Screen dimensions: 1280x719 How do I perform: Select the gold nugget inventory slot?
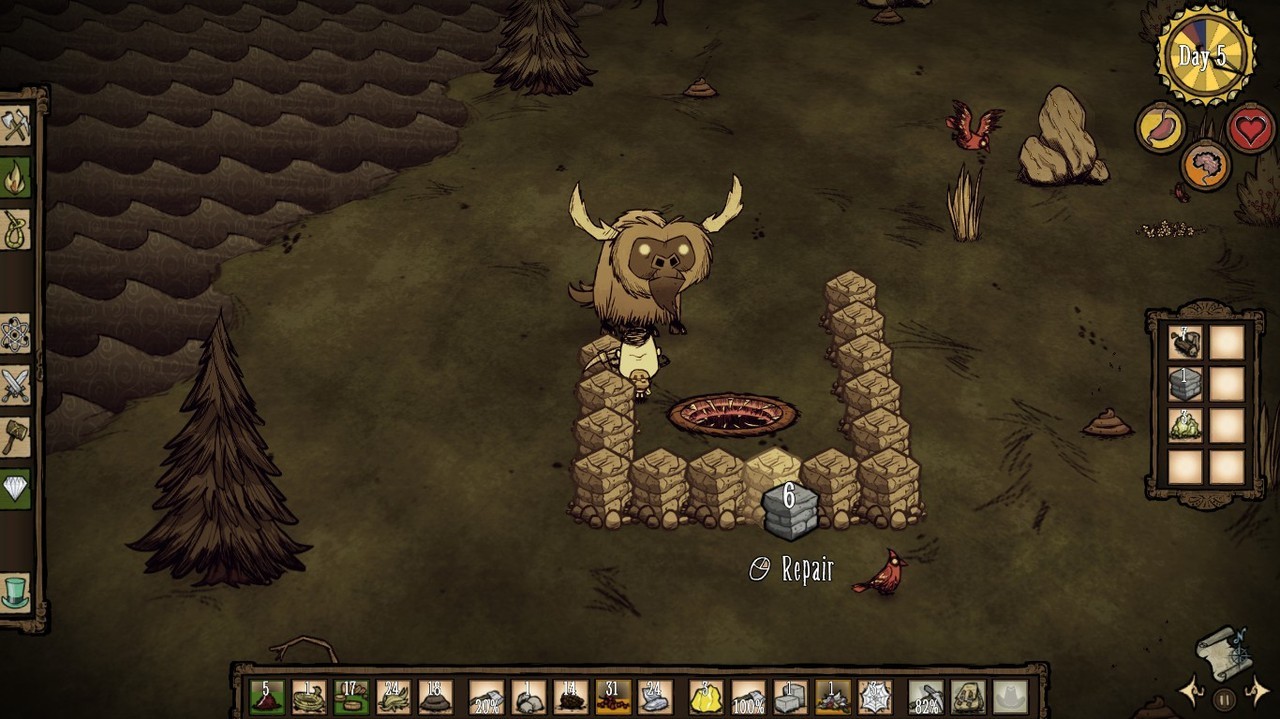click(707, 697)
